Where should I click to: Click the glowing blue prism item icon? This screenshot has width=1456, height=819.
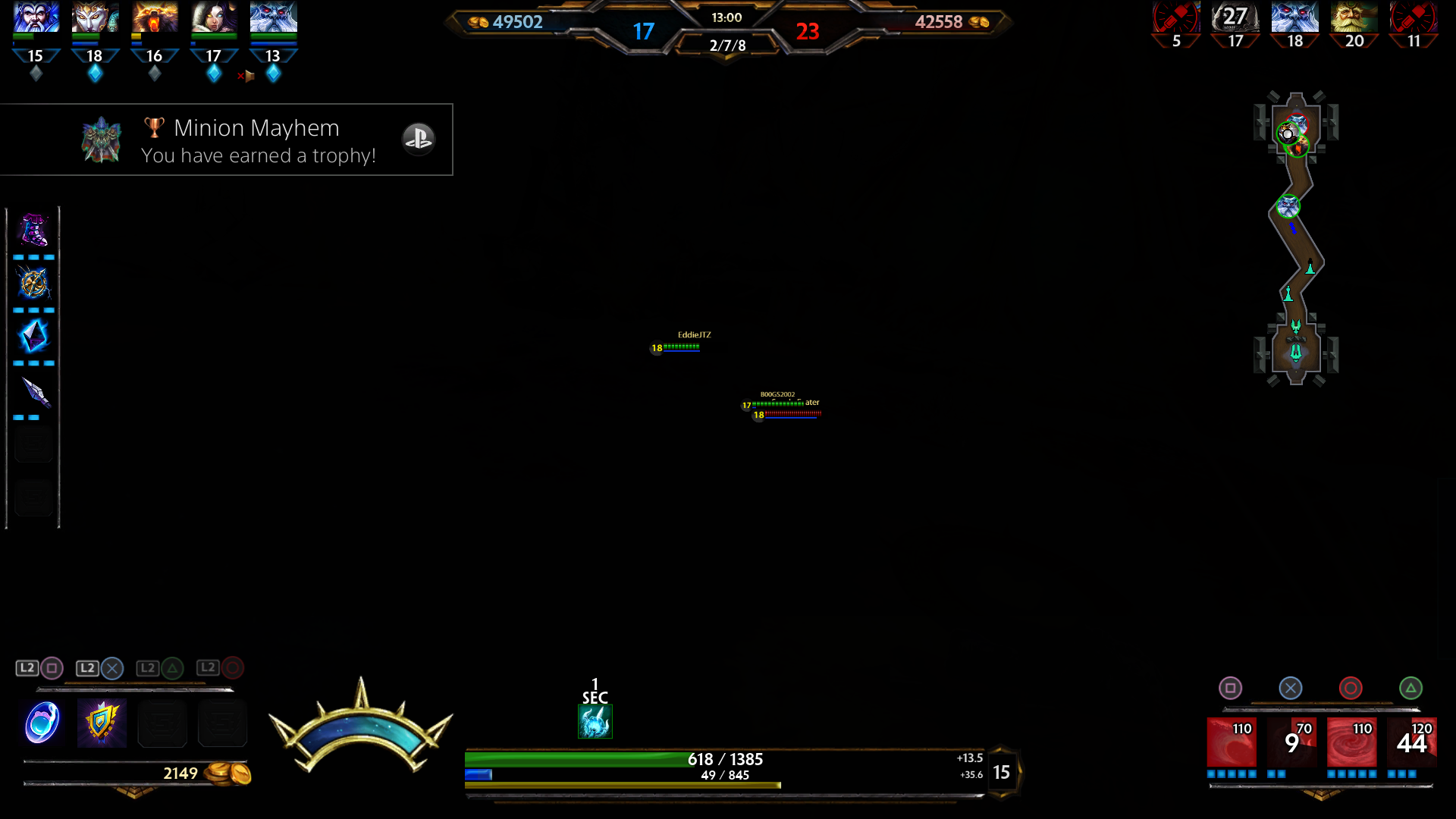(33, 337)
